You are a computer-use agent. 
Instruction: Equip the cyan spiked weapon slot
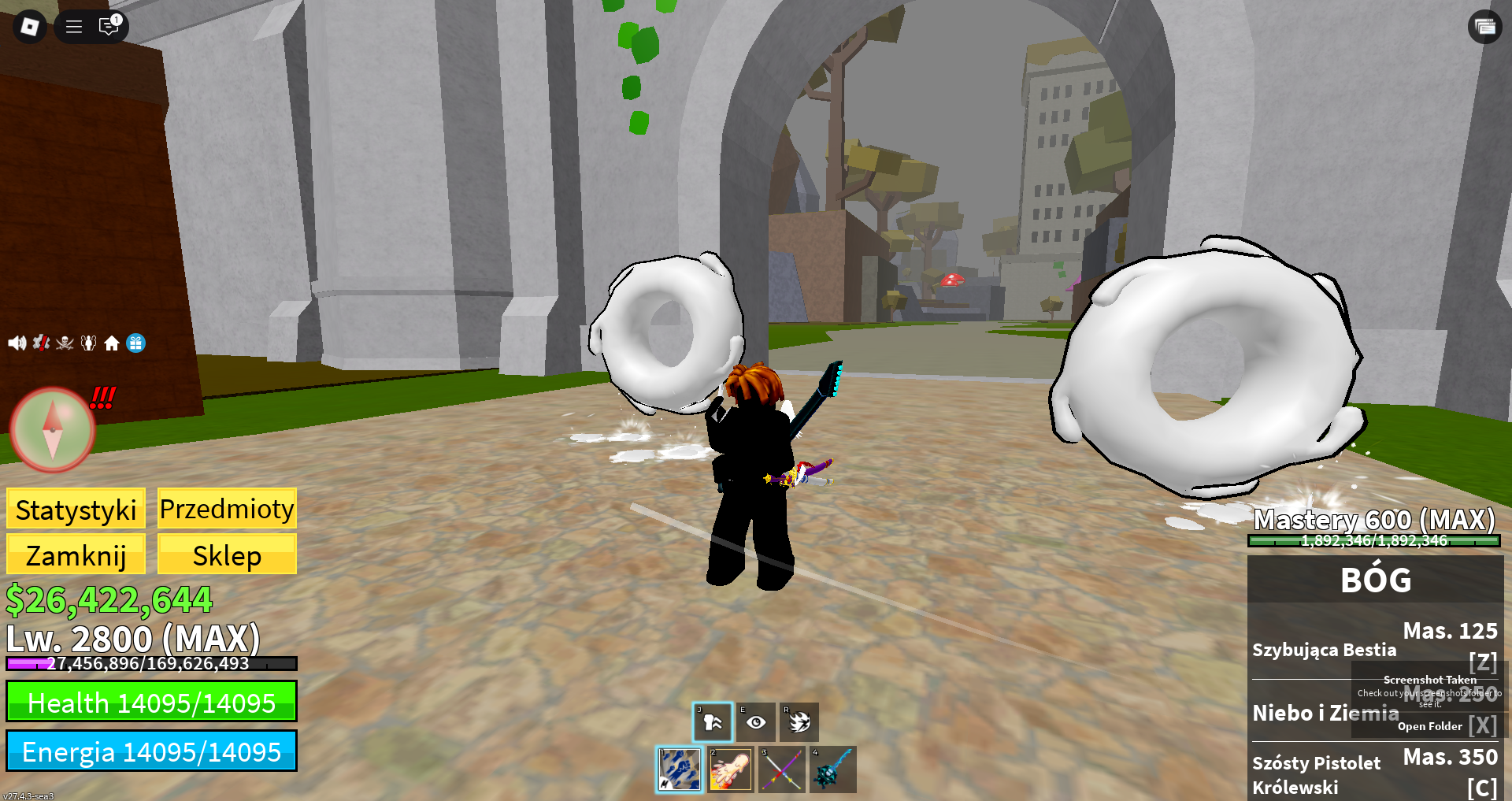point(832,769)
